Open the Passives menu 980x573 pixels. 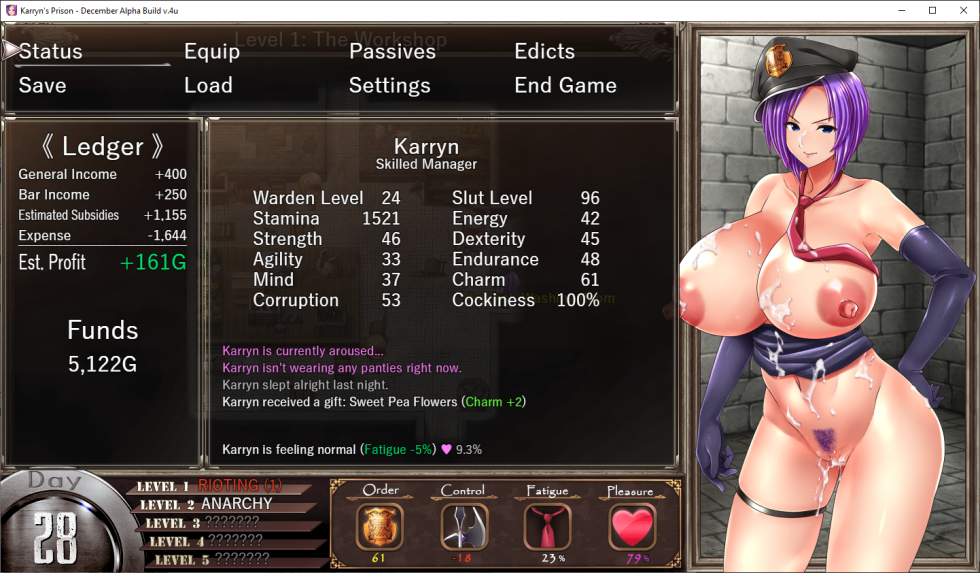coord(392,52)
